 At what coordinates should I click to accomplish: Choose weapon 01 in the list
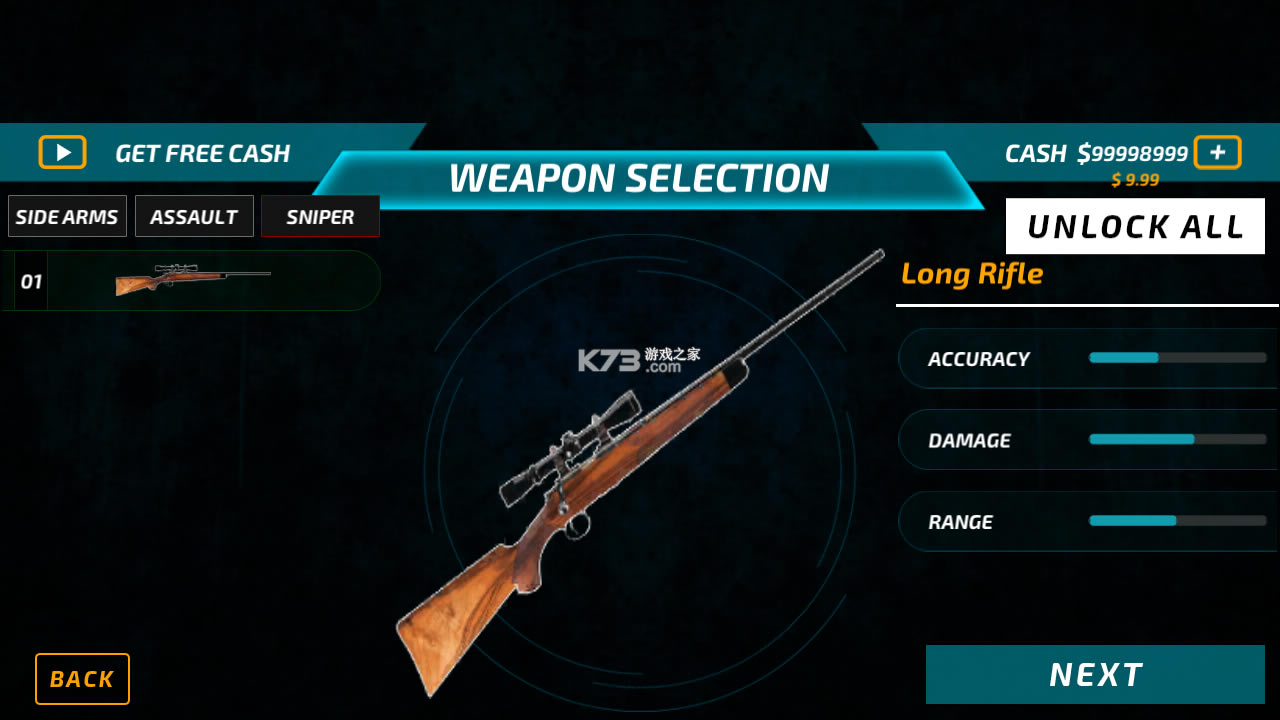[191, 281]
